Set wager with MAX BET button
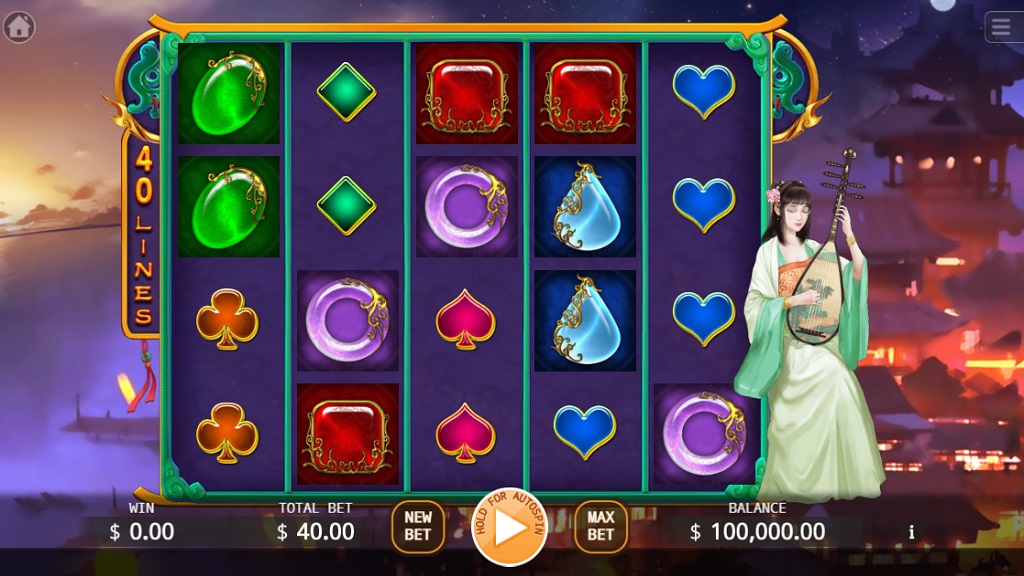 (x=600, y=526)
